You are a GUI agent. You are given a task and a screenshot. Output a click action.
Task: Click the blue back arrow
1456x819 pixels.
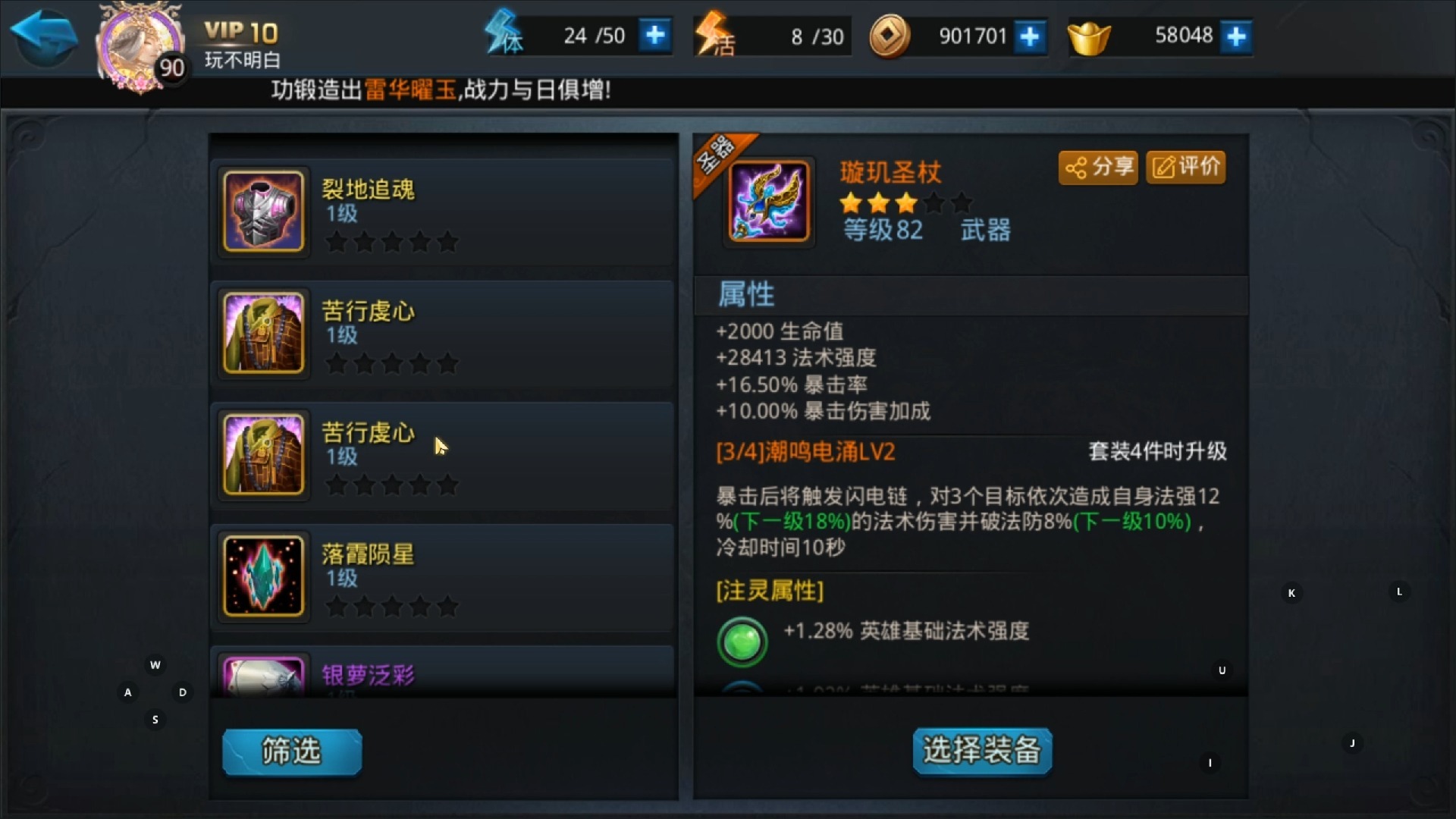[x=43, y=34]
